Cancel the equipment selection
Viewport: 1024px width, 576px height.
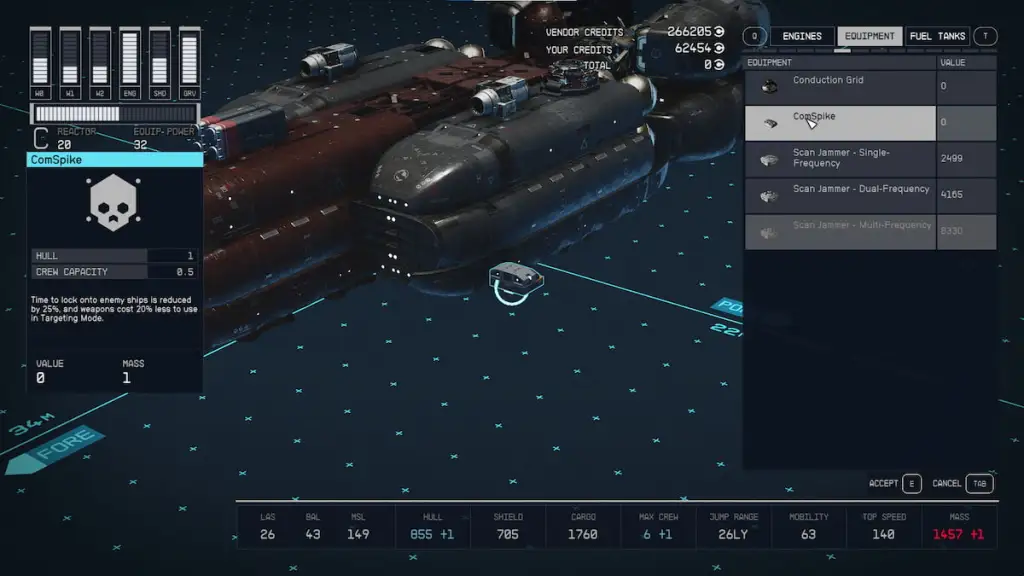tap(962, 484)
